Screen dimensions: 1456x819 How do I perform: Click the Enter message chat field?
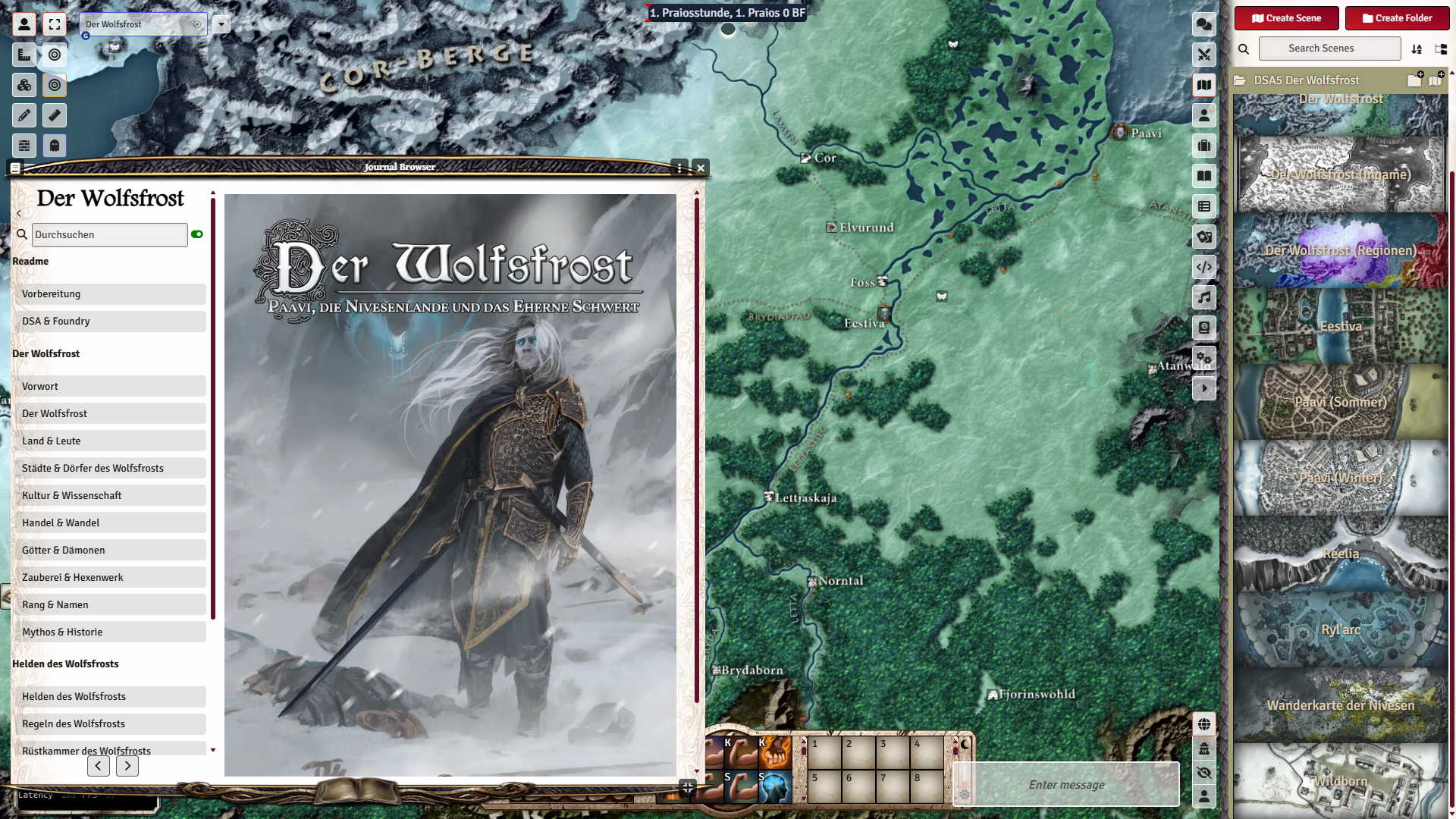[x=1066, y=785]
